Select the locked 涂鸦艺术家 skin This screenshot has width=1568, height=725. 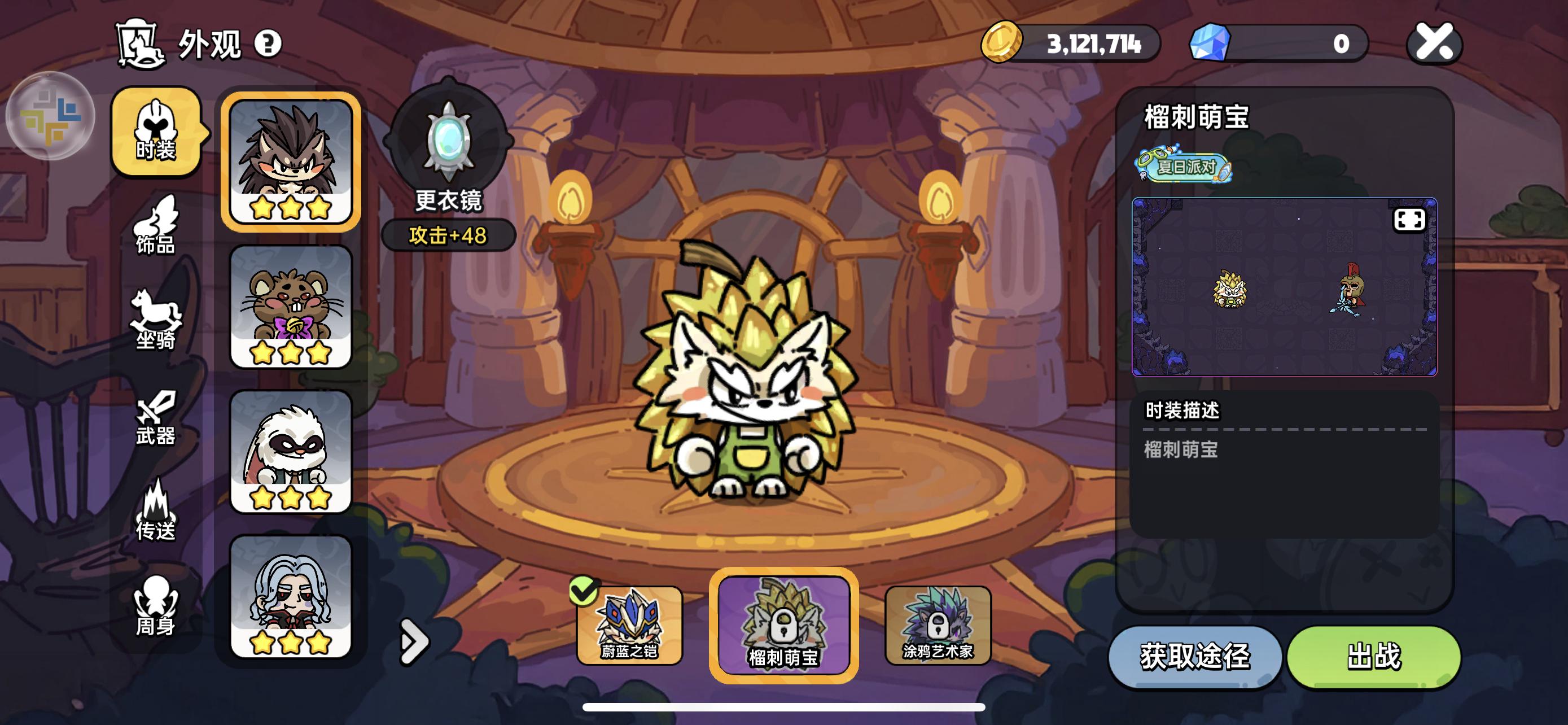938,625
